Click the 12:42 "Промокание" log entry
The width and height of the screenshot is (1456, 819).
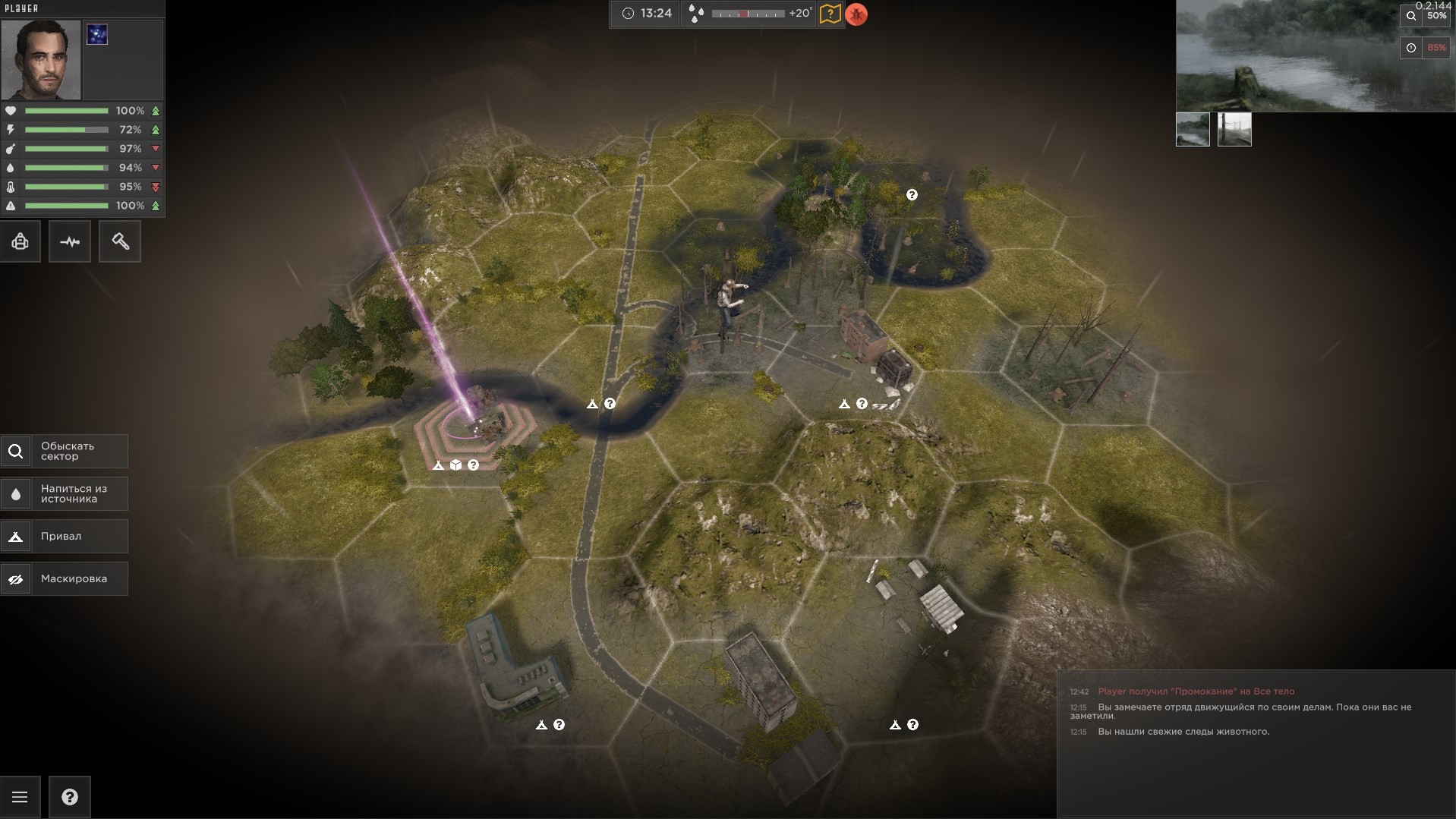point(1196,691)
